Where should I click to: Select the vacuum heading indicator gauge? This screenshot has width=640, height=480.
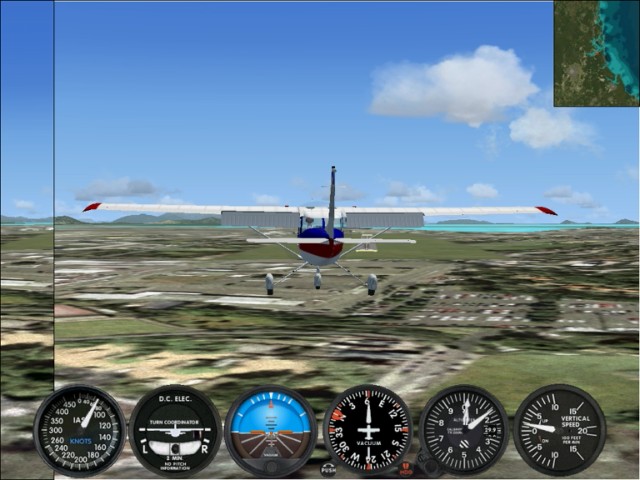[x=368, y=430]
